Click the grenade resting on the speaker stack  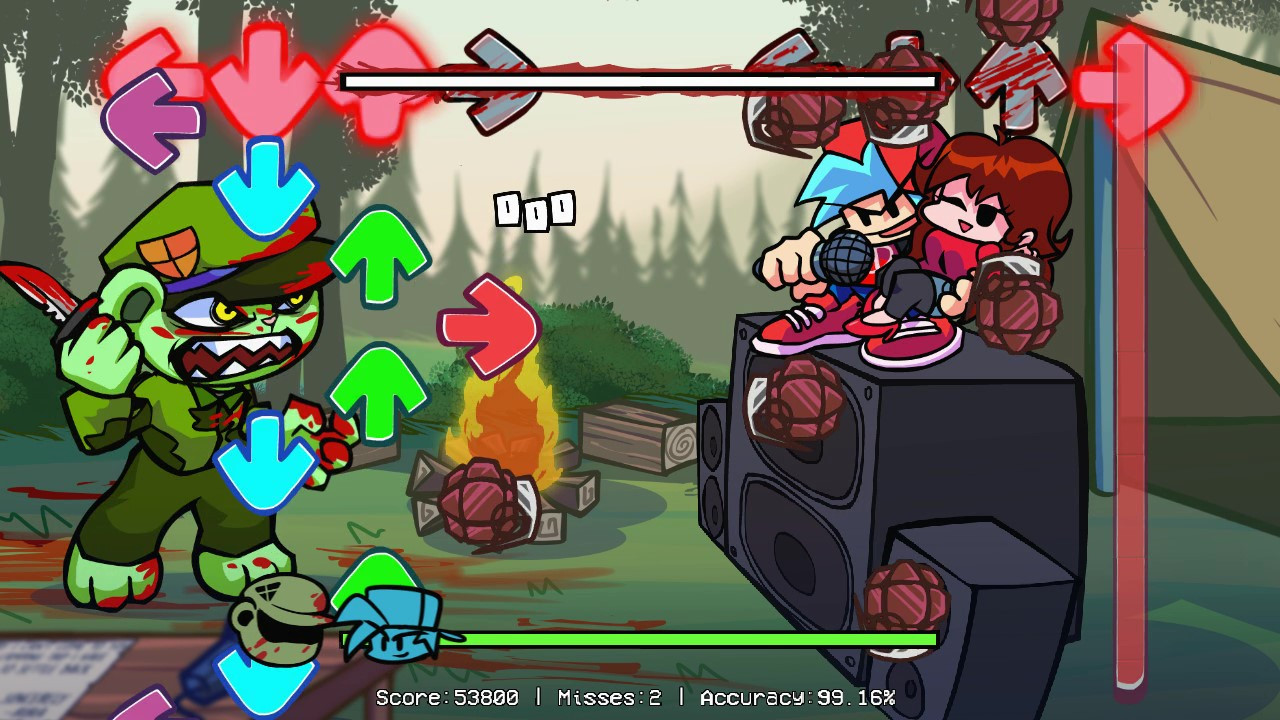[x=795, y=395]
